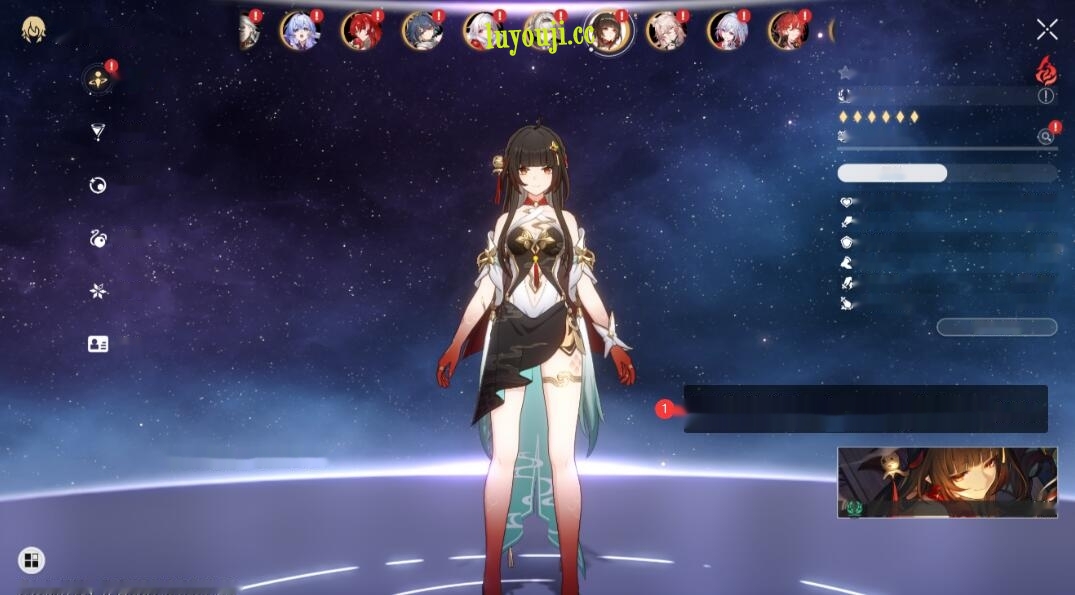Select the blue-haired character portrait
The image size is (1075, 595).
pos(299,31)
